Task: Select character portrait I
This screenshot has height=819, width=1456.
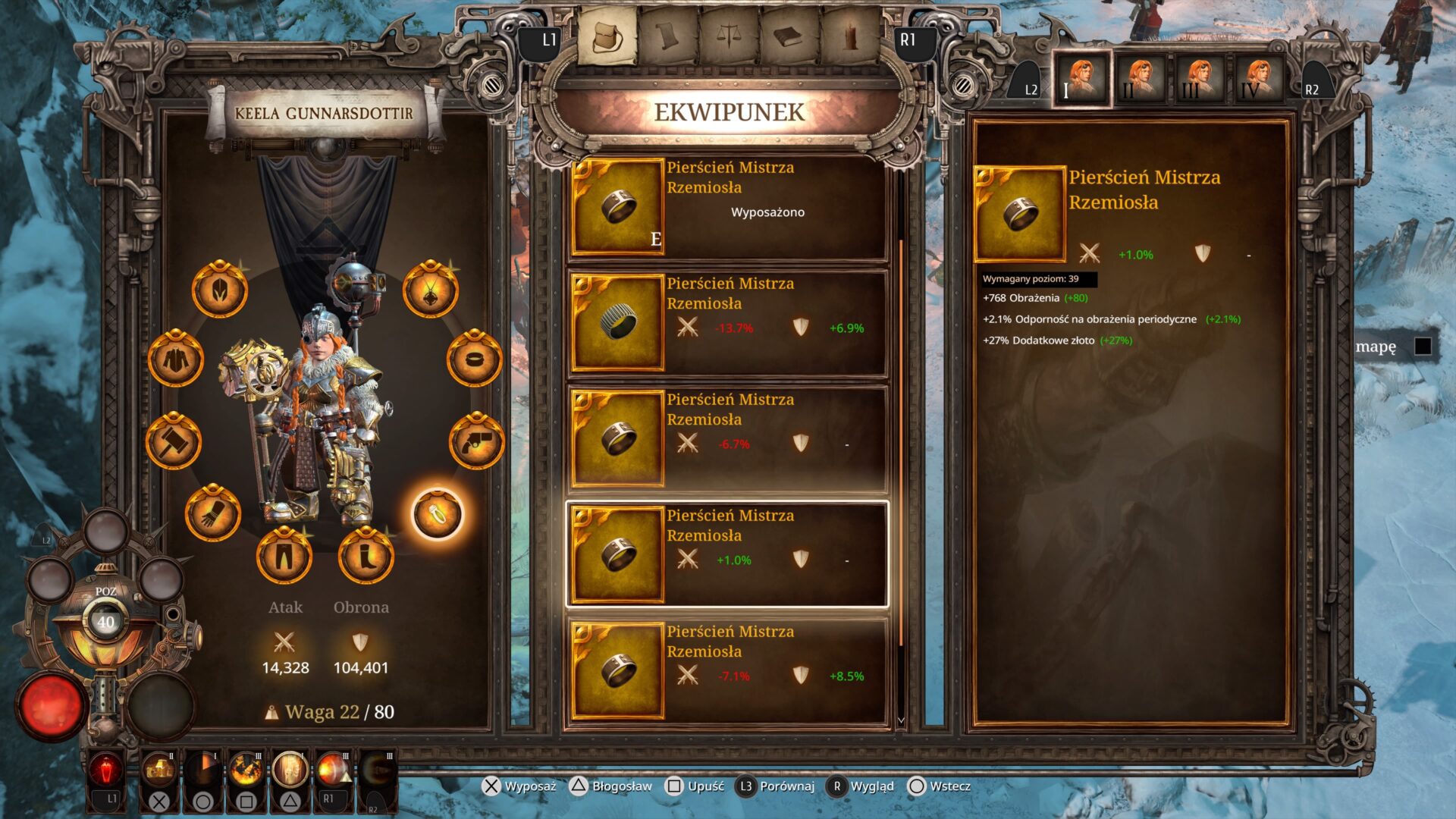Action: (1081, 80)
